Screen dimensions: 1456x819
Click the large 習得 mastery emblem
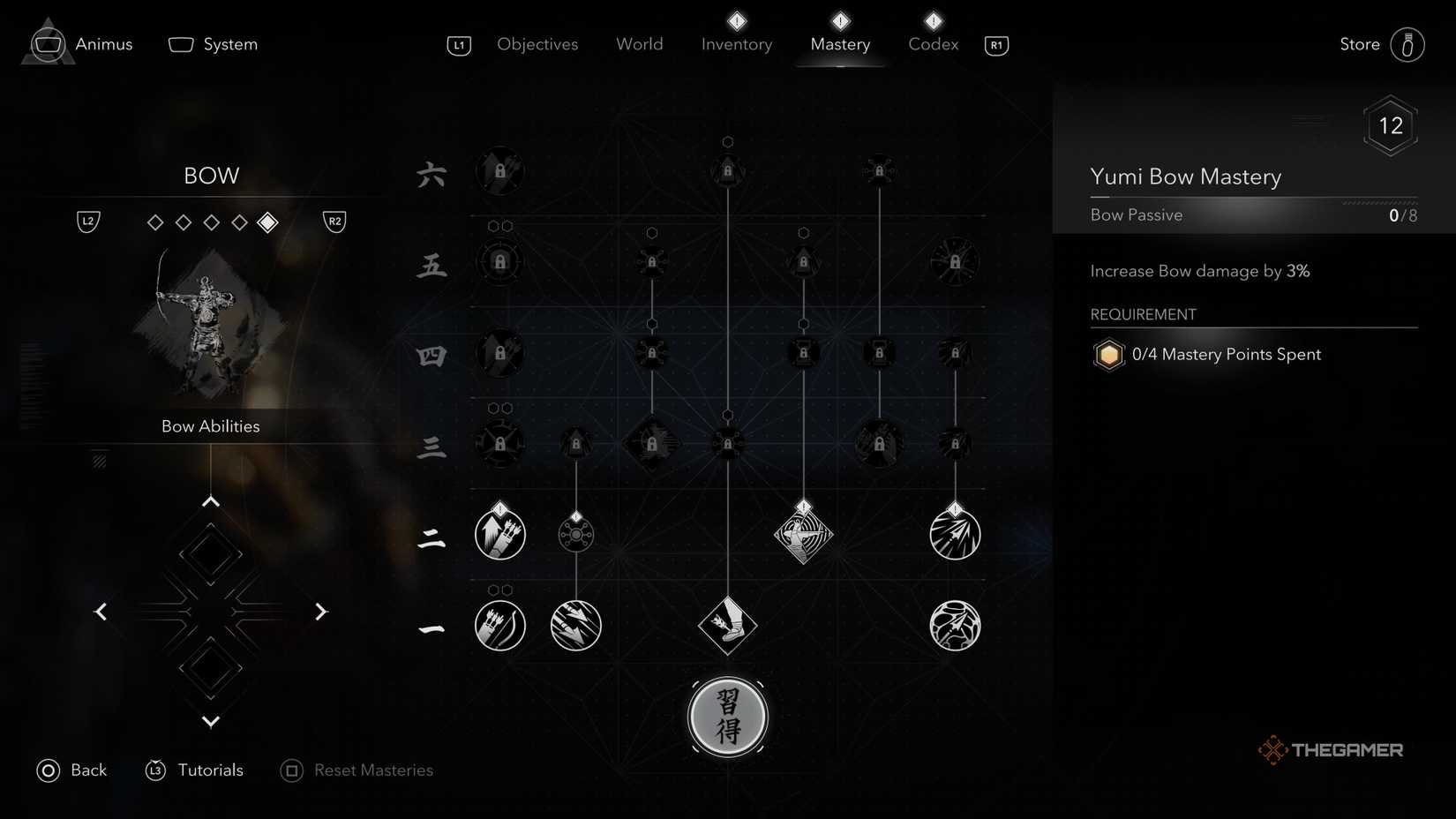pyautogui.click(x=727, y=717)
